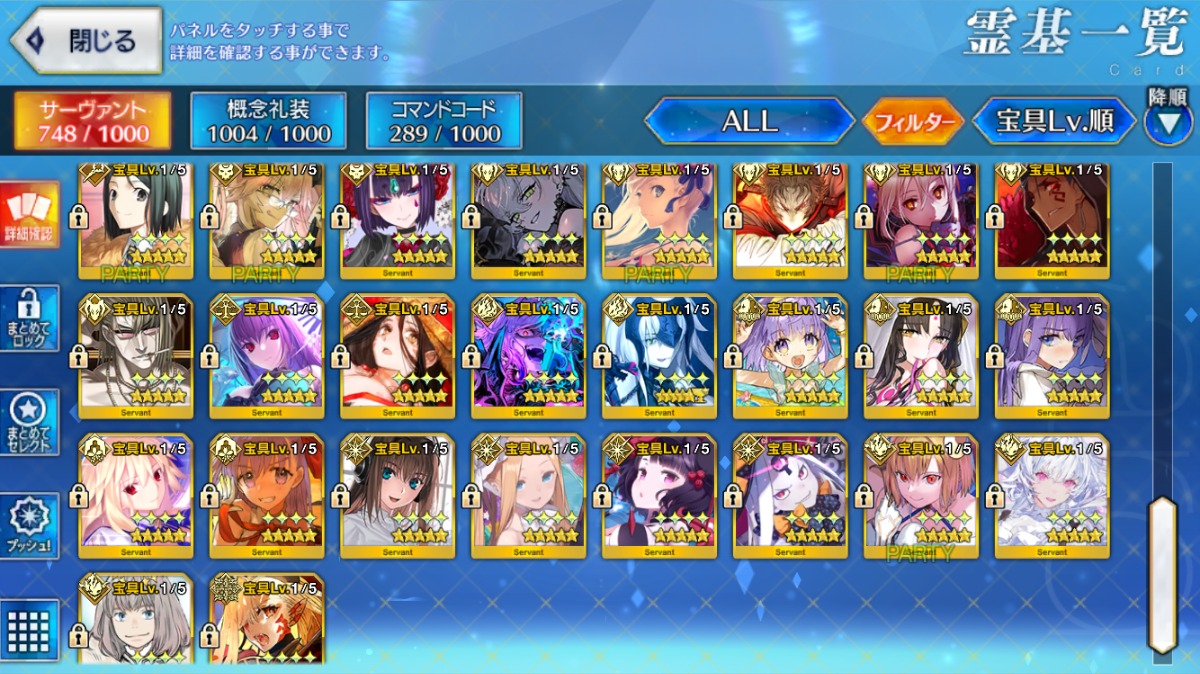Open the 概念礼装 tab
This screenshot has height=674, width=1200.
[268, 122]
